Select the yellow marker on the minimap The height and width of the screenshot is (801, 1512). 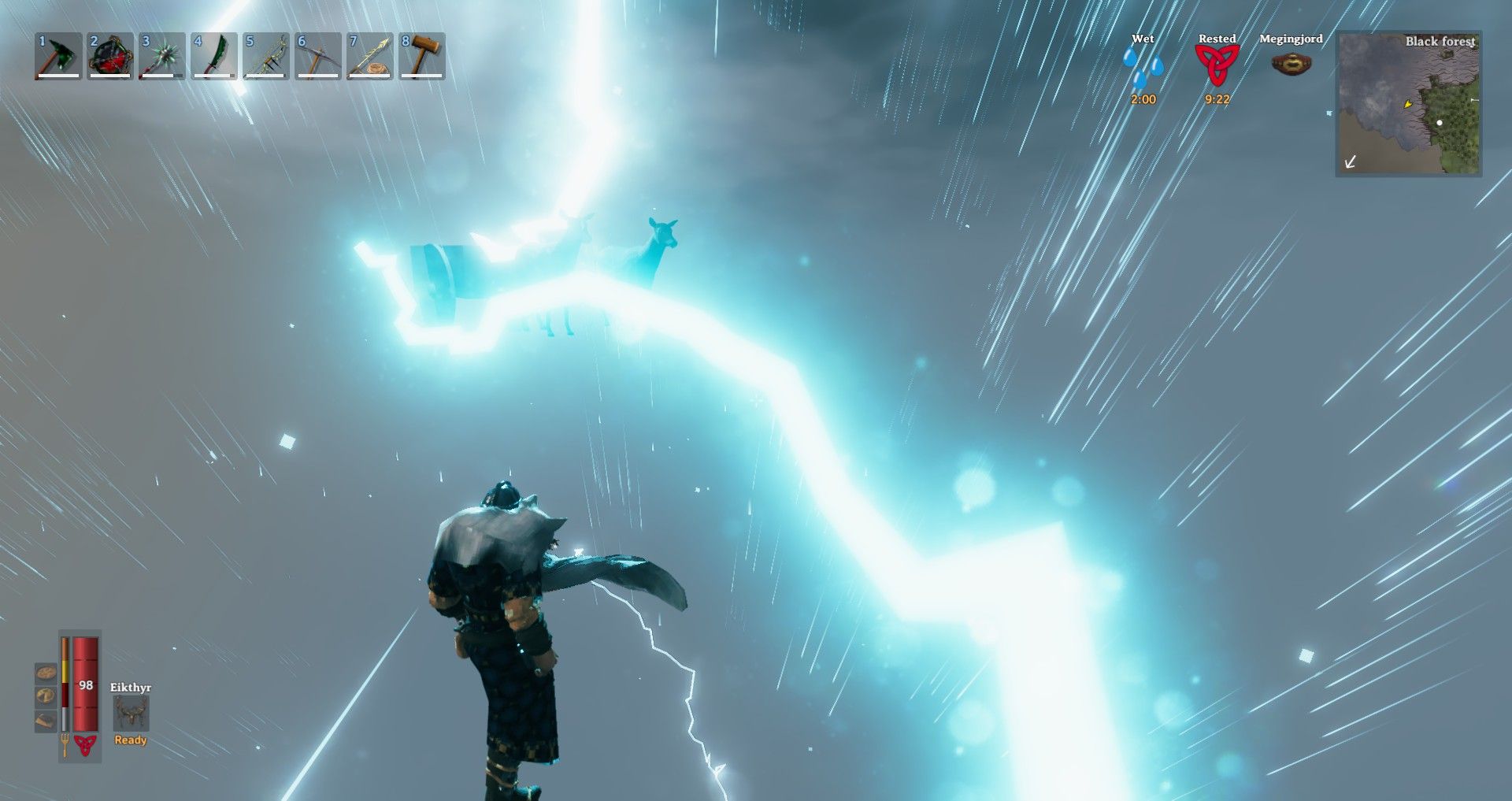tap(1406, 103)
